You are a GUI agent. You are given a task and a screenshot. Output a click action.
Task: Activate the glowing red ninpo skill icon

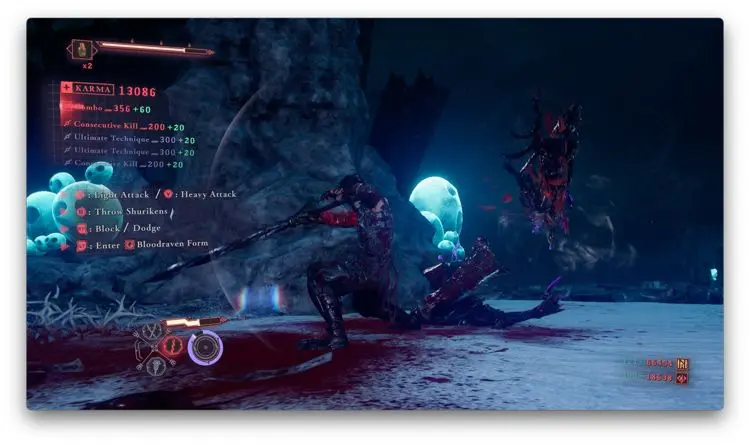171,347
